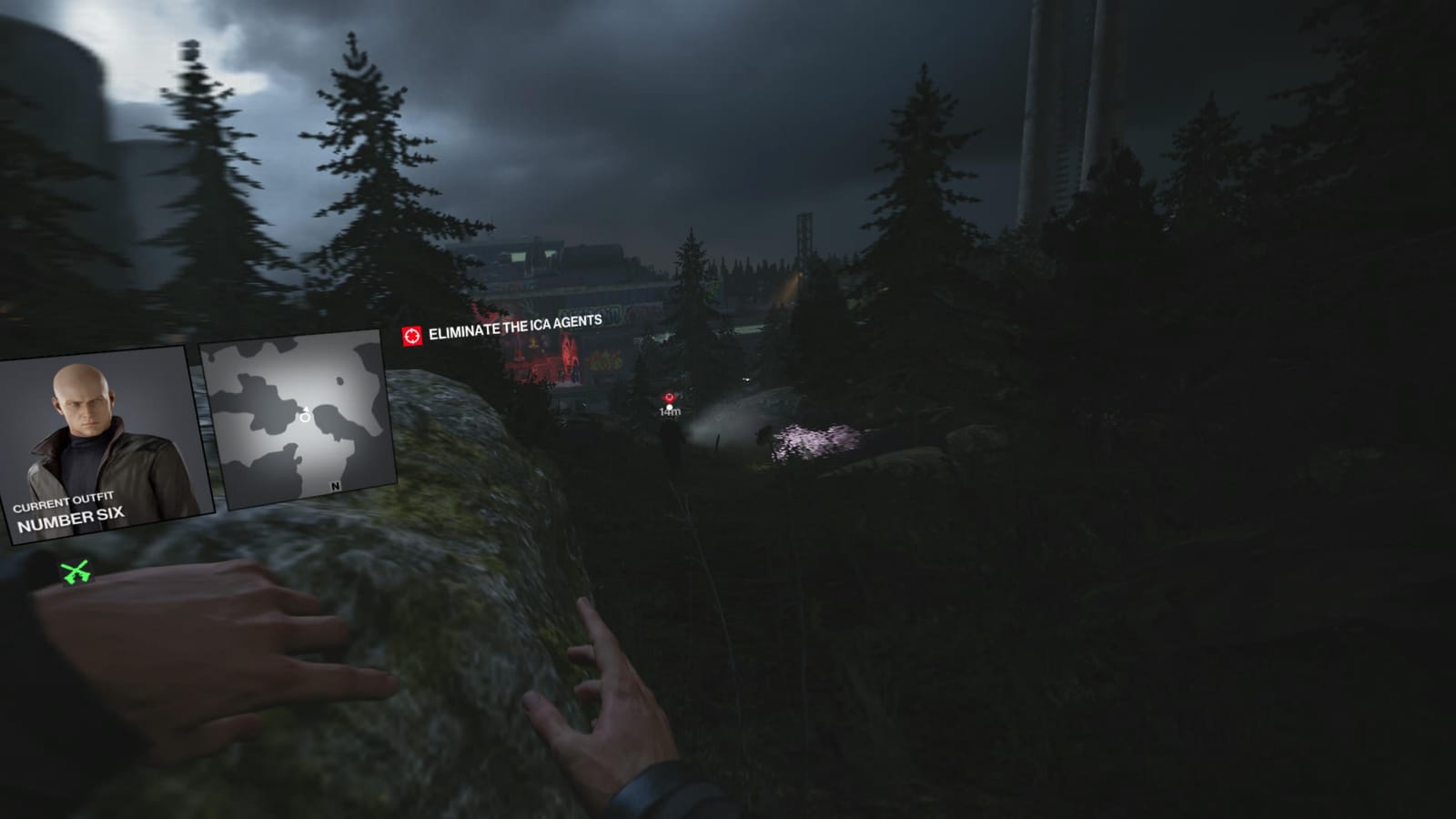This screenshot has width=1456, height=819.
Task: Click the pink glowing bush near the flashlight
Action: [x=814, y=437]
